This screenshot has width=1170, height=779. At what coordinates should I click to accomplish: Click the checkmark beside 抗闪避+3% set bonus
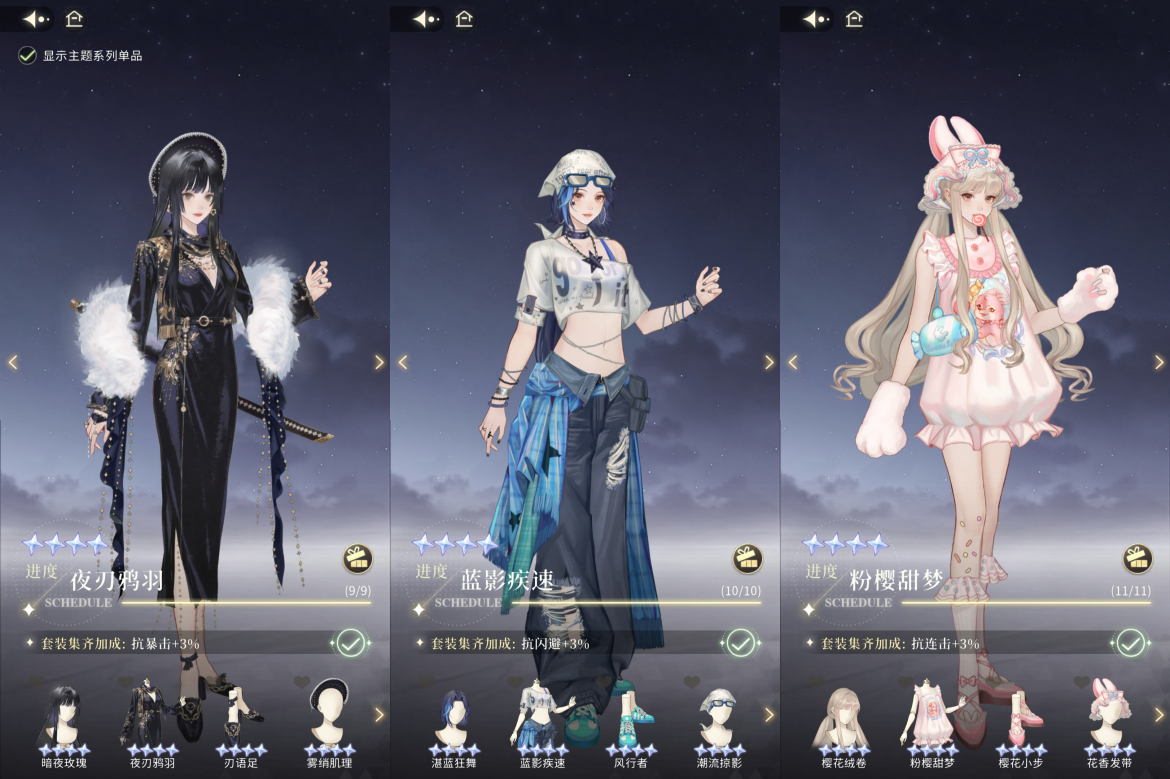(740, 643)
